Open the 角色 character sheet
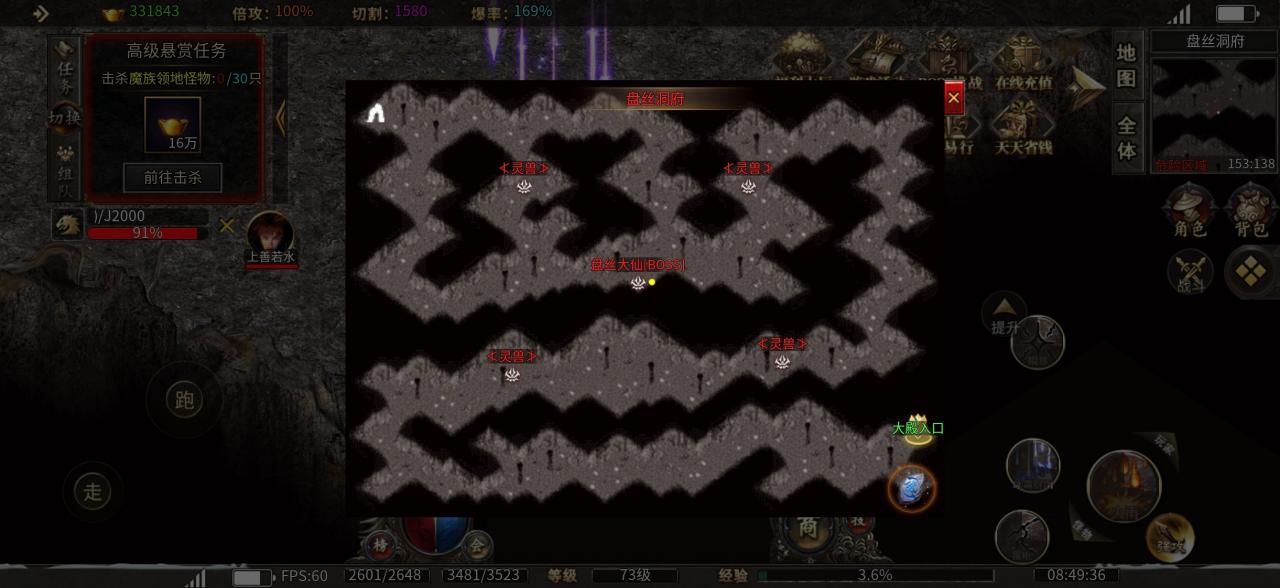The height and width of the screenshot is (588, 1280). [1189, 212]
